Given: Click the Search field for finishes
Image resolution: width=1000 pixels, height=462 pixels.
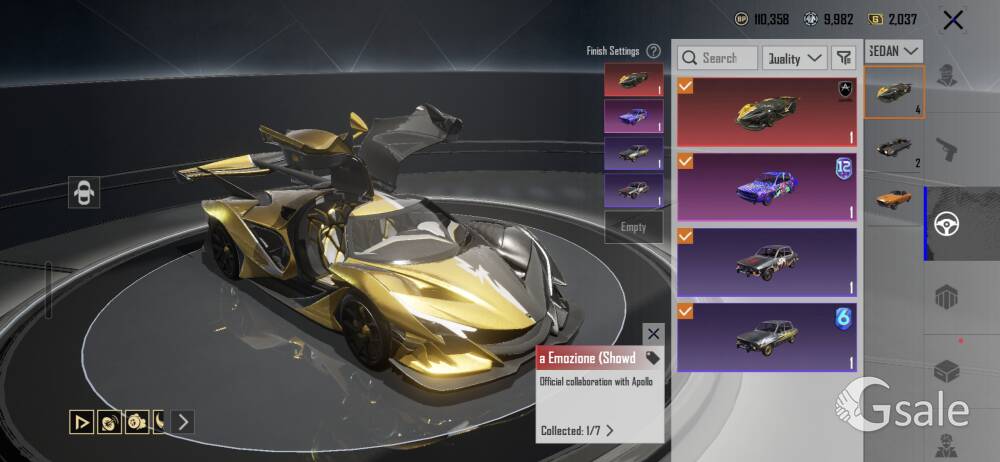Looking at the screenshot, I should point(717,58).
